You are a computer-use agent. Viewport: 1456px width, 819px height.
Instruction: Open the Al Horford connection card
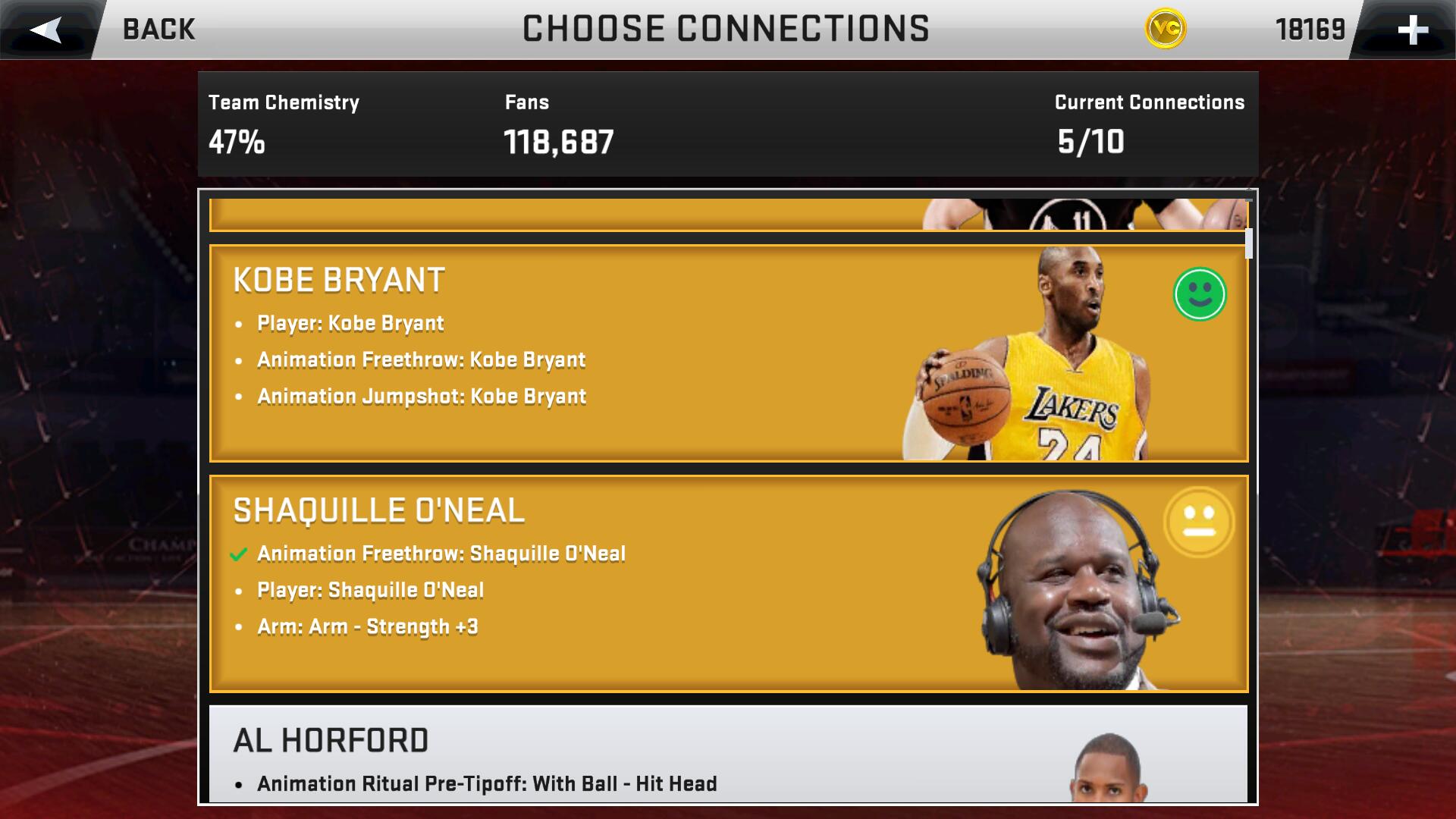point(728,753)
